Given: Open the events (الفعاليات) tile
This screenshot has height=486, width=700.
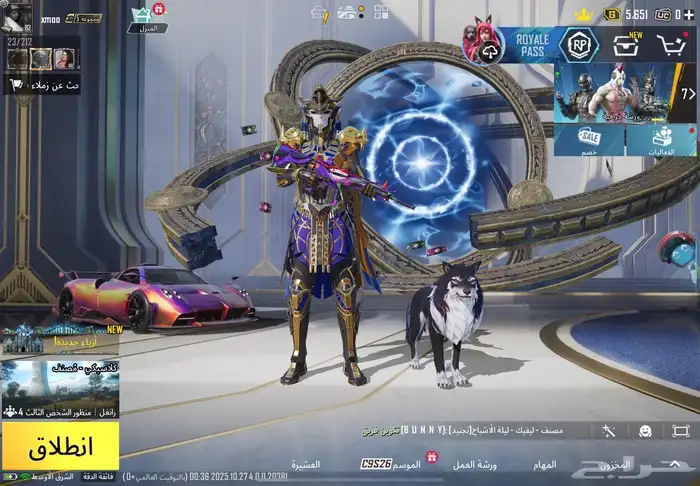Looking at the screenshot, I should 661,141.
